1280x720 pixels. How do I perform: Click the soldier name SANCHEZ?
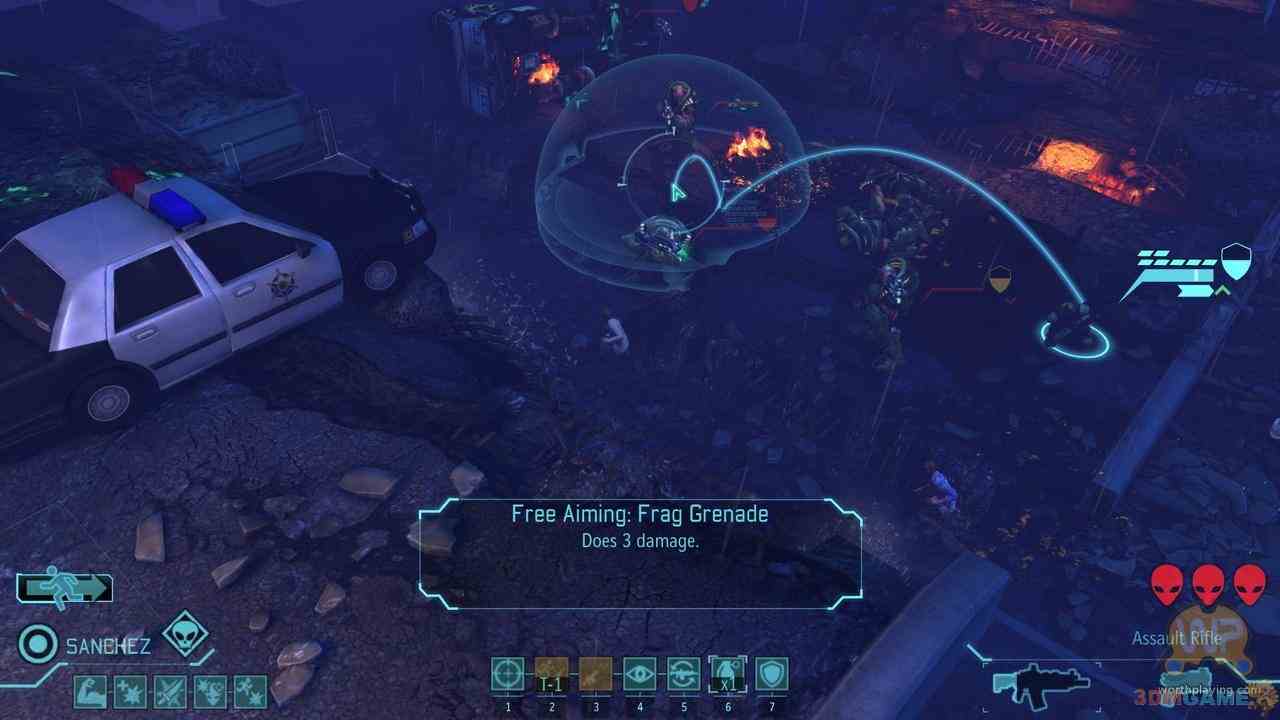tap(108, 646)
